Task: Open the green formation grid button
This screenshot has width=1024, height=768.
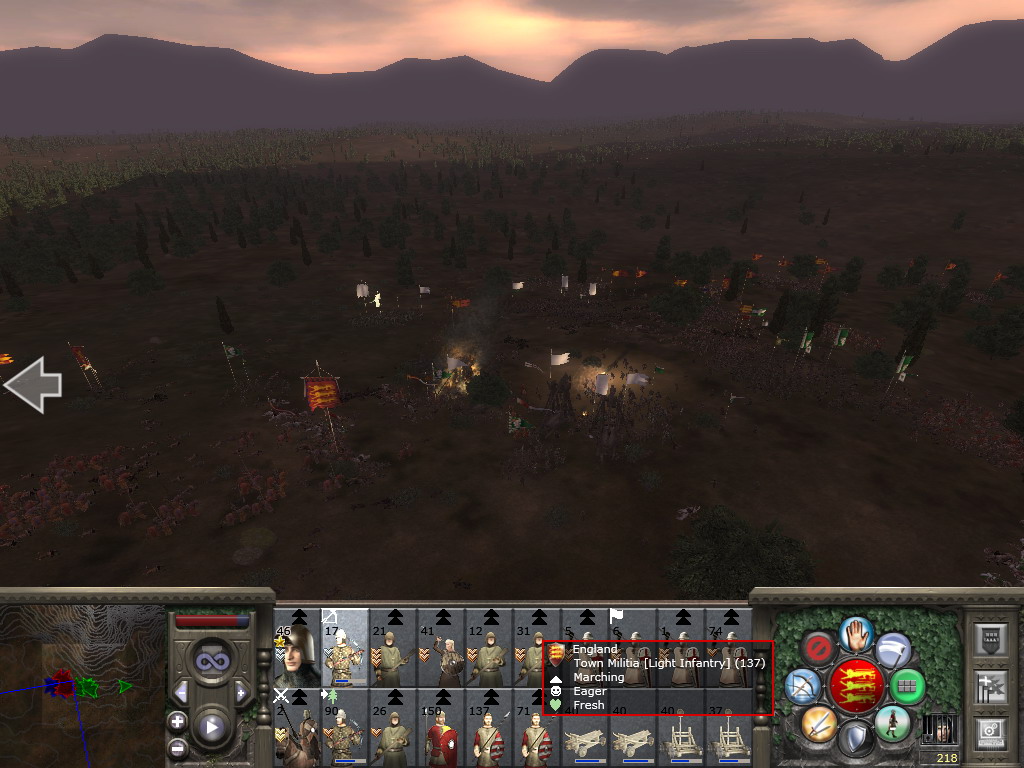Action: pos(907,686)
